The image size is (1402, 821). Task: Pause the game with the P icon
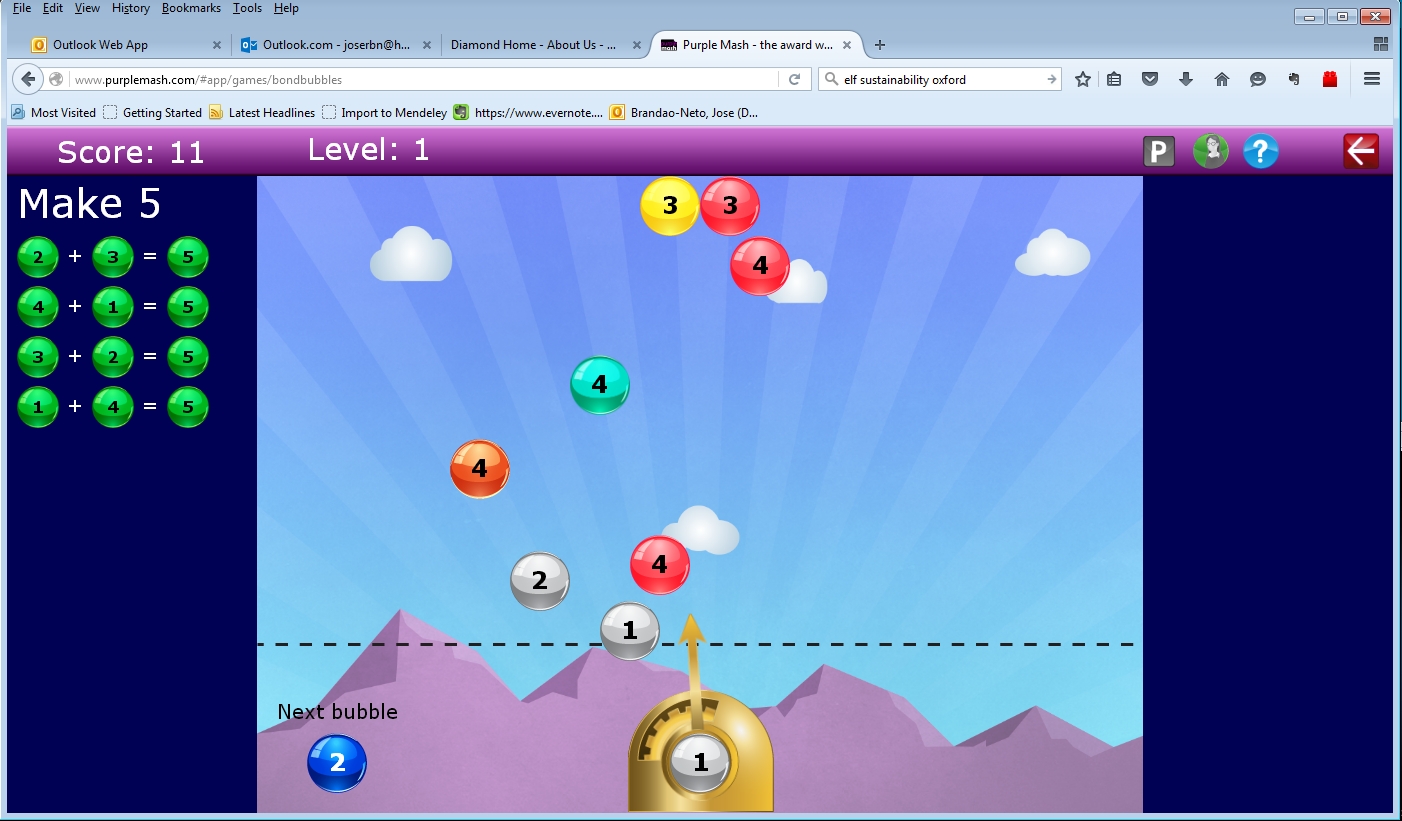[x=1159, y=151]
